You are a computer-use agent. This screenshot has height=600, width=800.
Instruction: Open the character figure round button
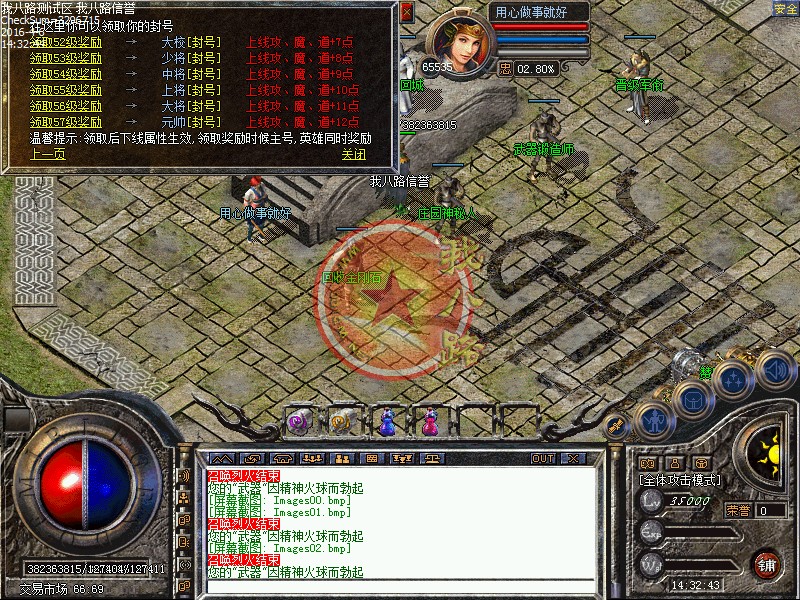click(x=653, y=420)
